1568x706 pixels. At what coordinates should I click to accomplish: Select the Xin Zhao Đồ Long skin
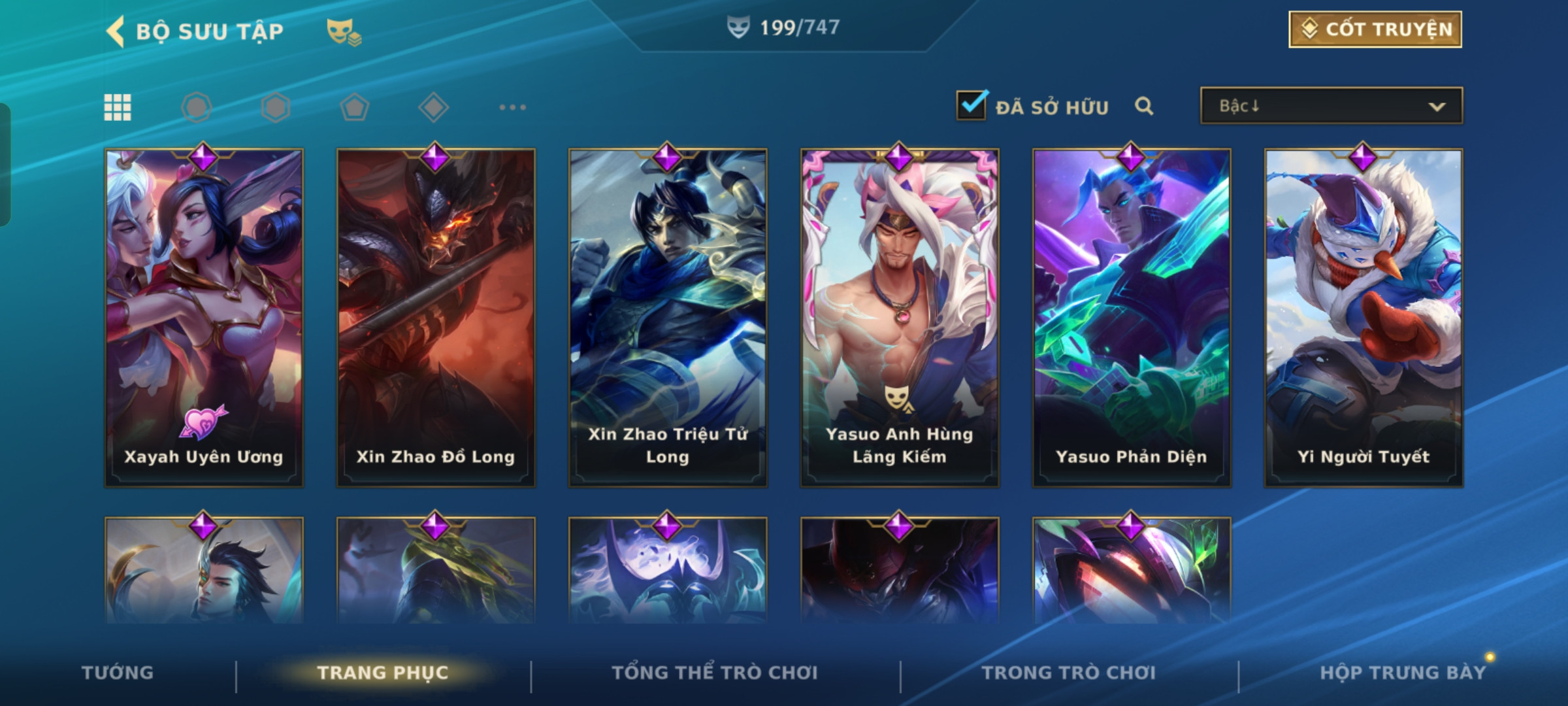436,318
